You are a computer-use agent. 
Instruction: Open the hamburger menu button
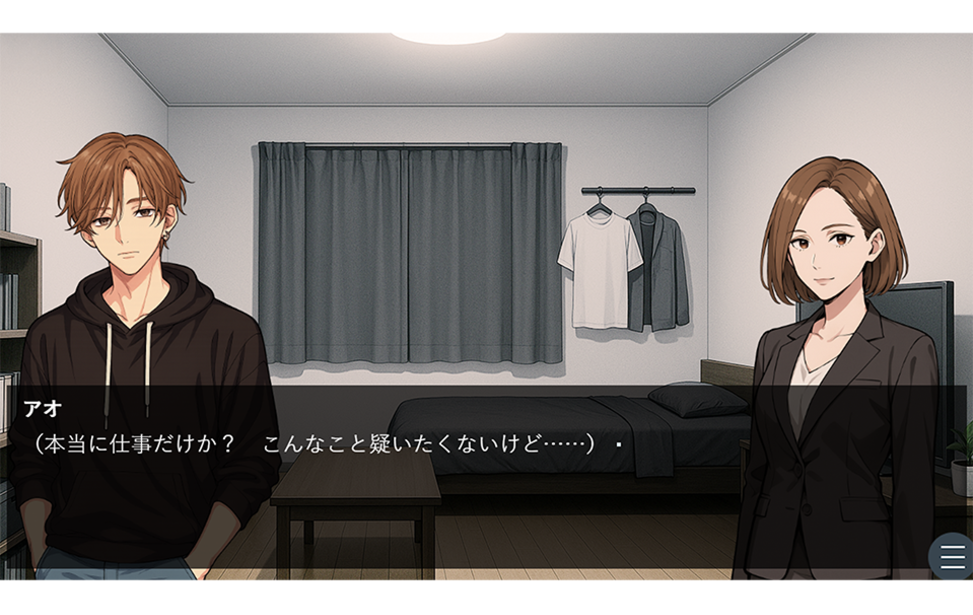coord(952,557)
